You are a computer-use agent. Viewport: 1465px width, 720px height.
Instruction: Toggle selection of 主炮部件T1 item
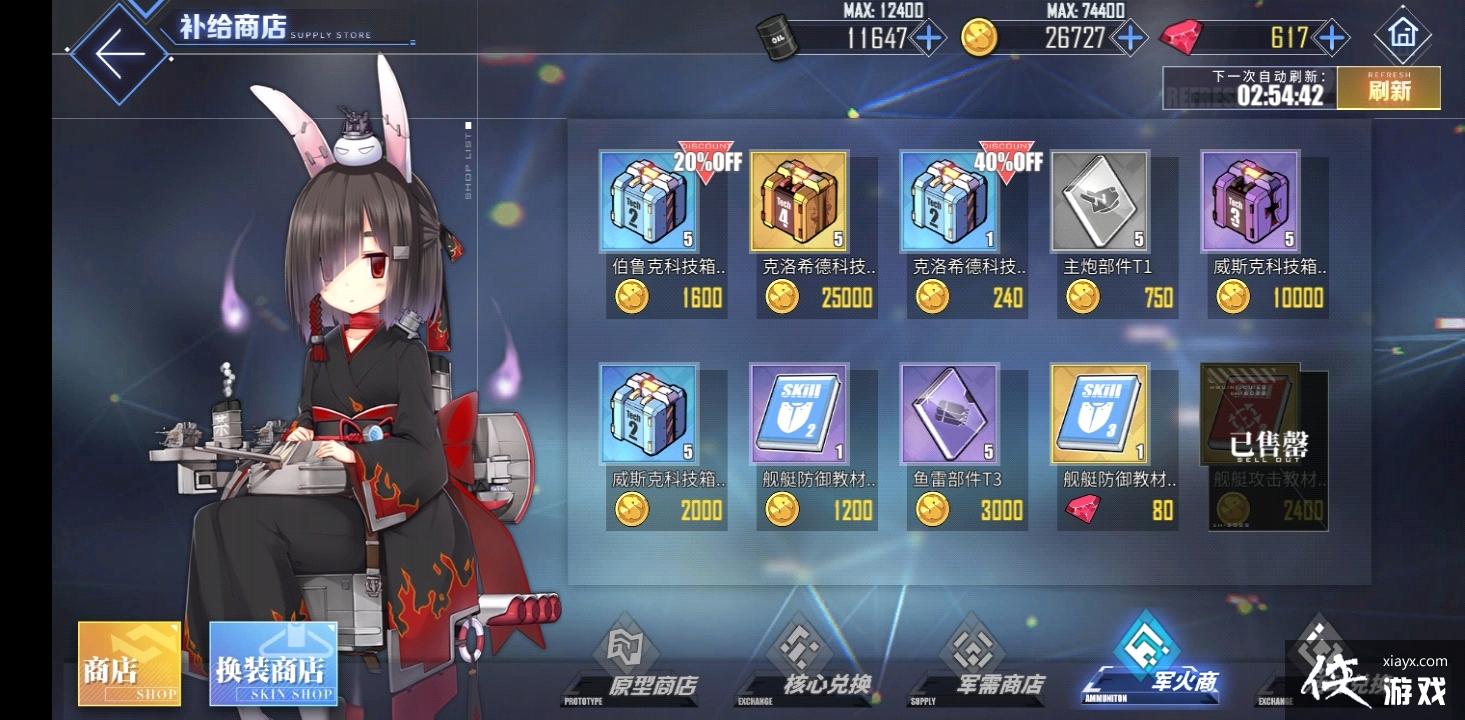[x=1100, y=200]
